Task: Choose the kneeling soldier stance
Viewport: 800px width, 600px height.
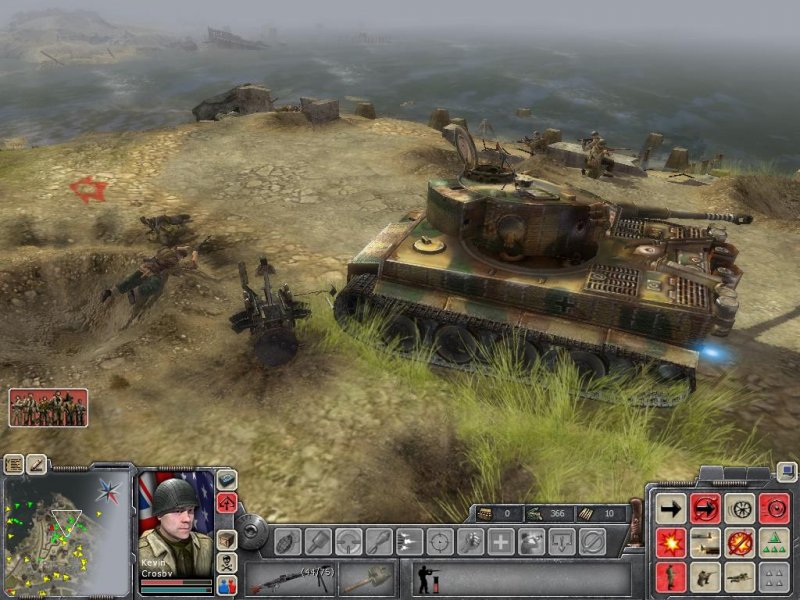Action: click(705, 576)
